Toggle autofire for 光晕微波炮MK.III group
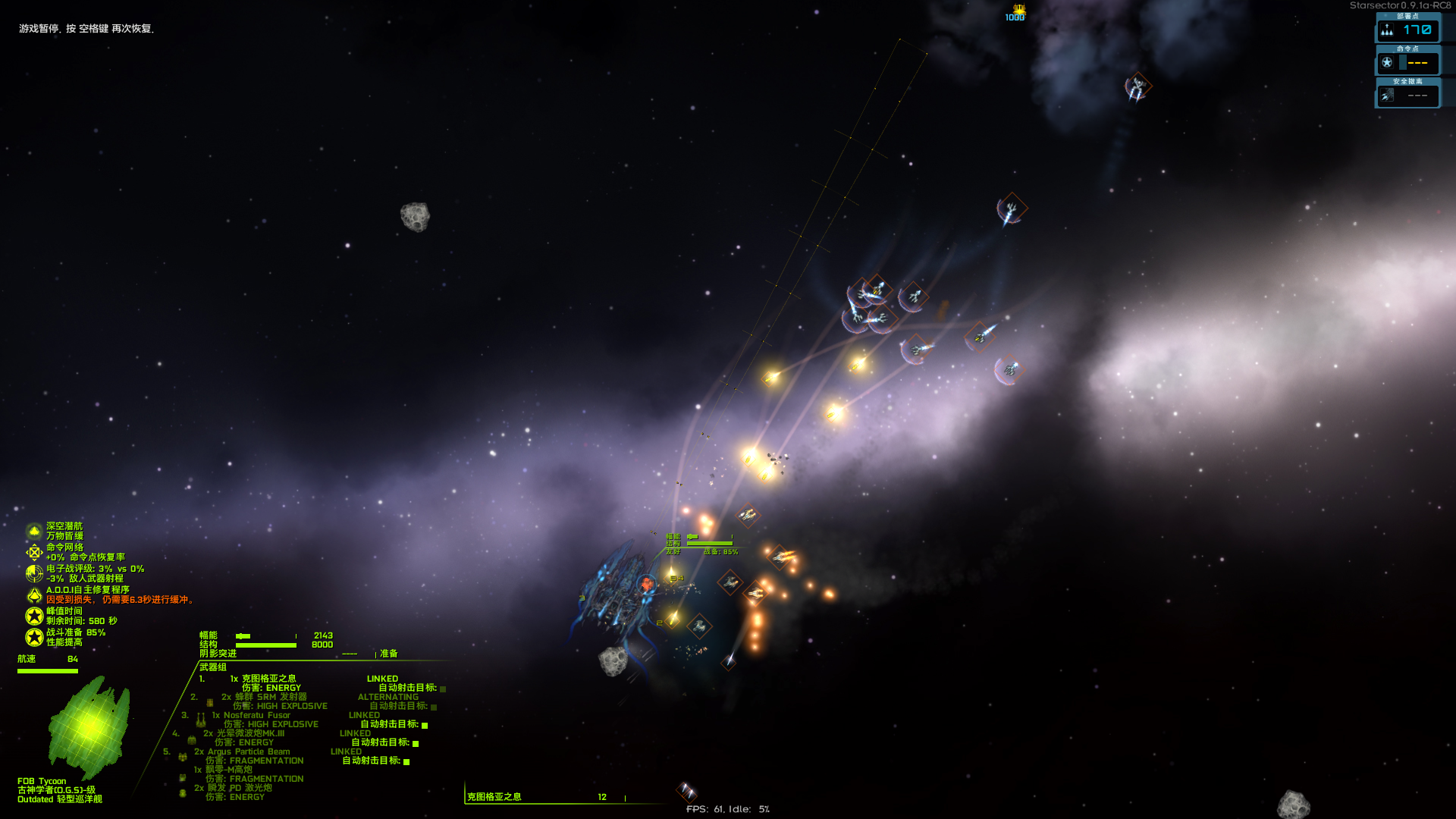This screenshot has height=819, width=1456. click(x=415, y=742)
